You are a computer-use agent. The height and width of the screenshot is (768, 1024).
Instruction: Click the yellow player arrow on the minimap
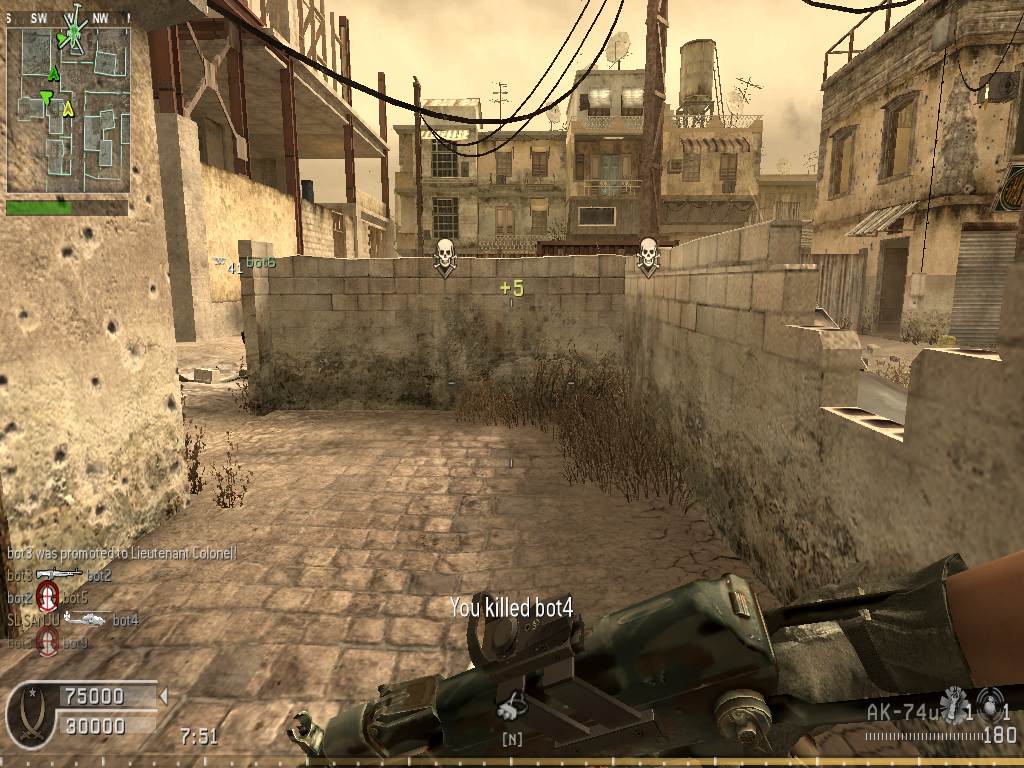68,108
